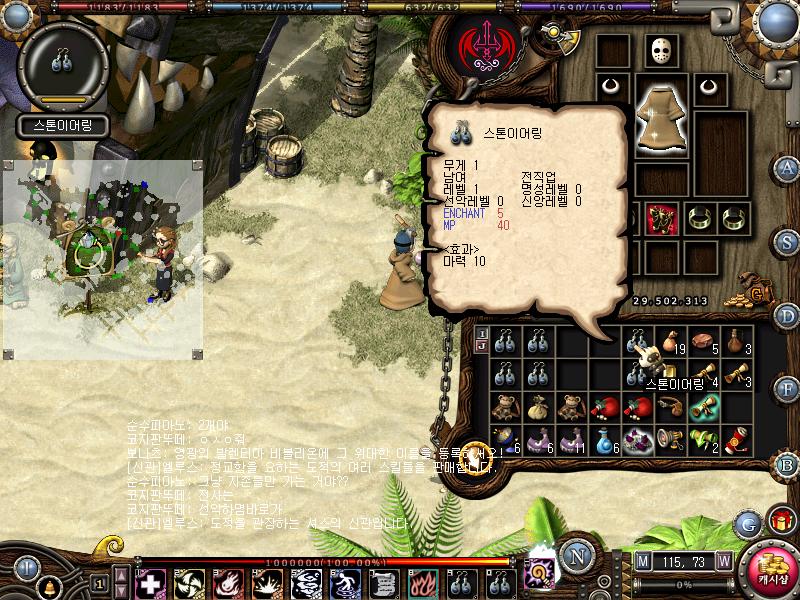This screenshot has height=600, width=800.
Task: Switch to the J inventory tab
Action: click(x=481, y=346)
